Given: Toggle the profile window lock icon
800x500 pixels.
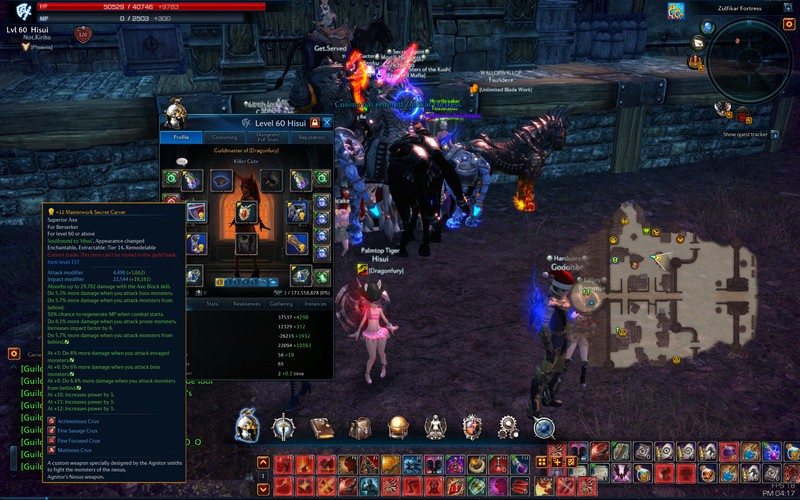Looking at the screenshot, I should point(315,122).
